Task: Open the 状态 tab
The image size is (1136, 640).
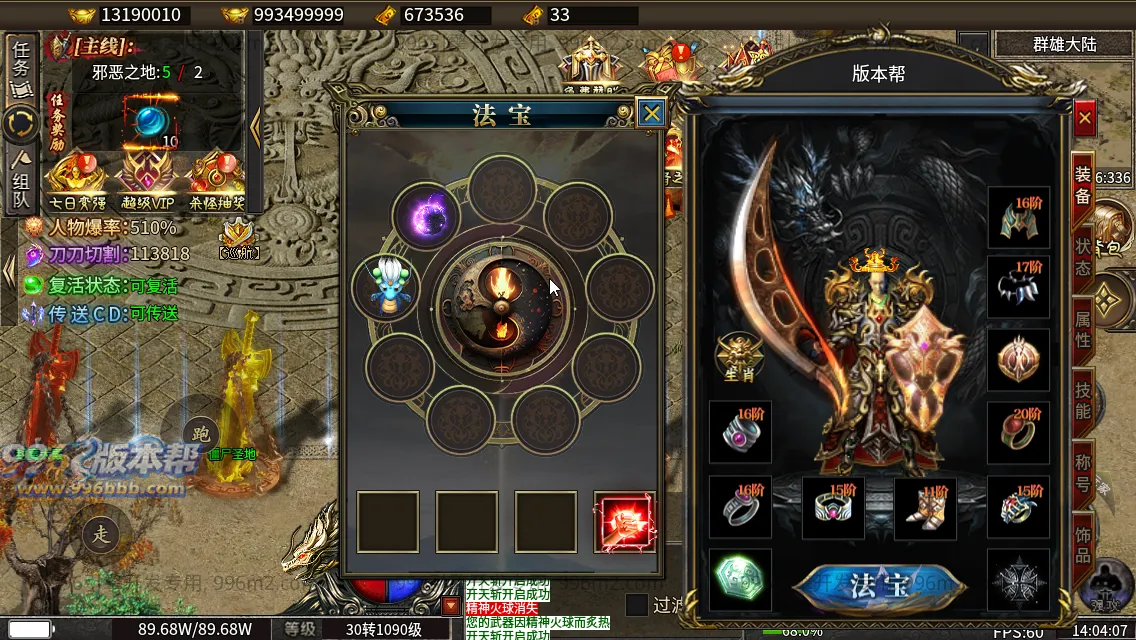Action: click(x=1083, y=256)
